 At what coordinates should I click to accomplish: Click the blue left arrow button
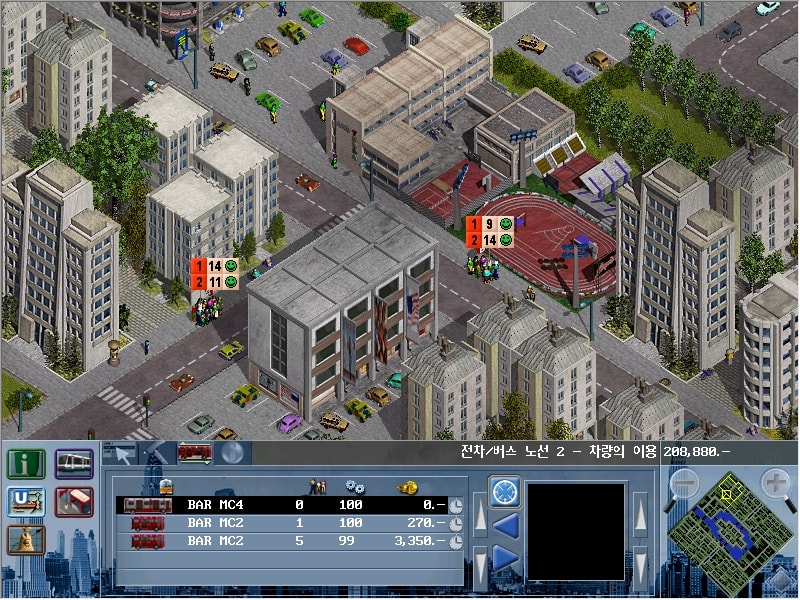pos(504,523)
